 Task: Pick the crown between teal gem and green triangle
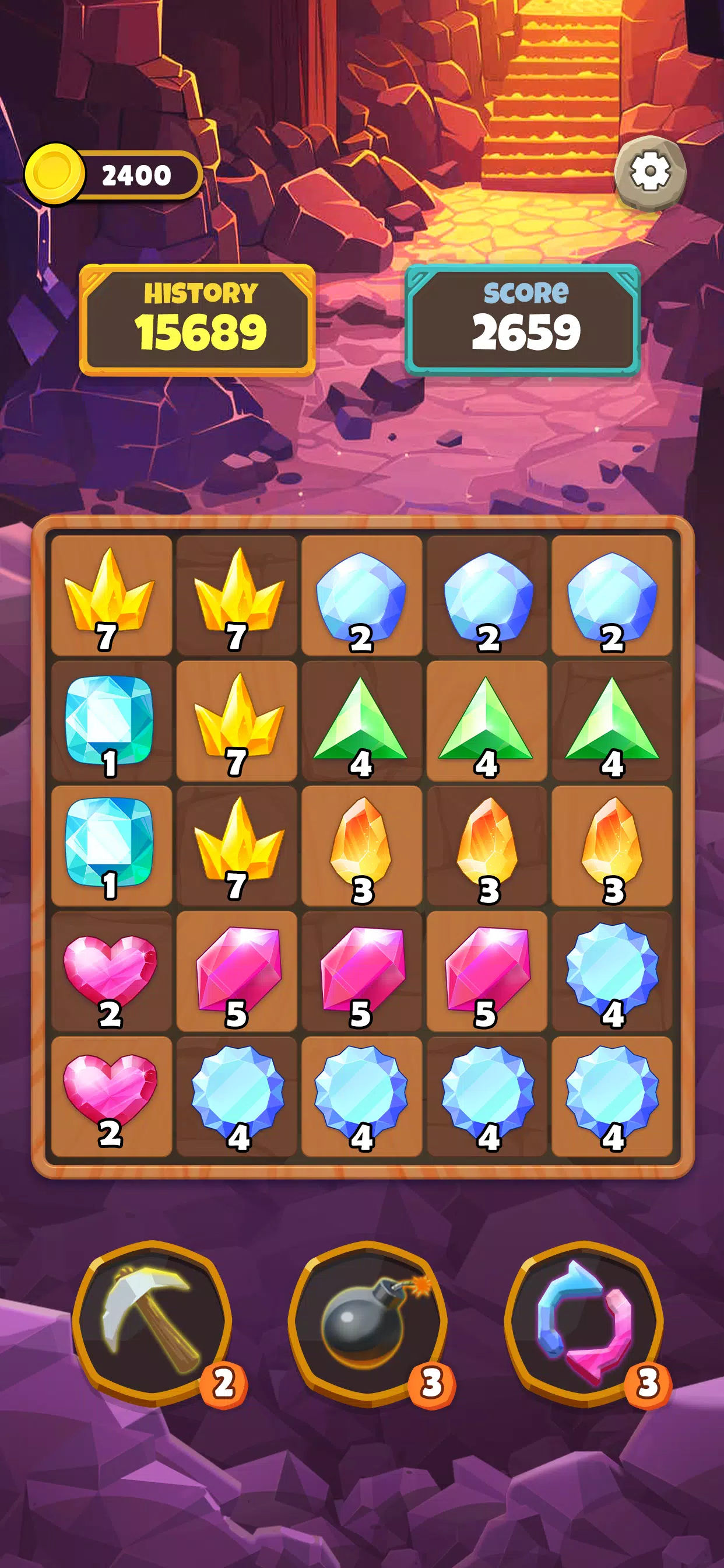tap(237, 720)
